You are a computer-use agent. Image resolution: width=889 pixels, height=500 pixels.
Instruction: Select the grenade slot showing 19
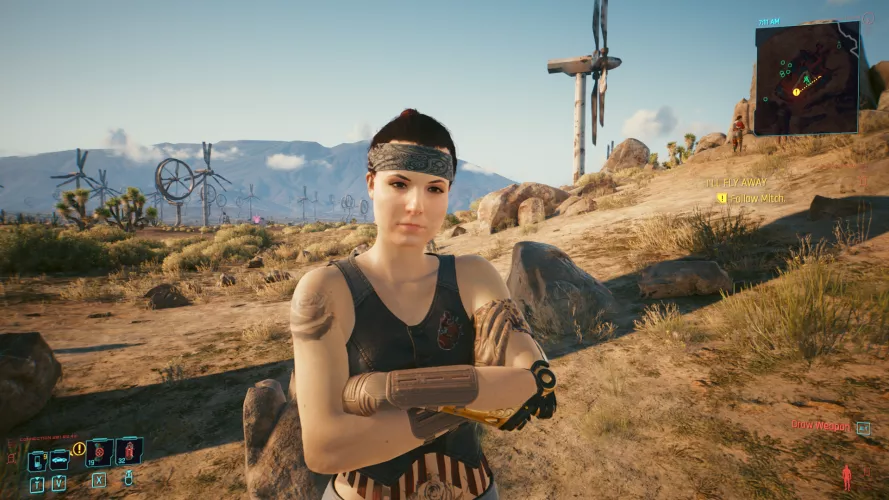(x=99, y=453)
